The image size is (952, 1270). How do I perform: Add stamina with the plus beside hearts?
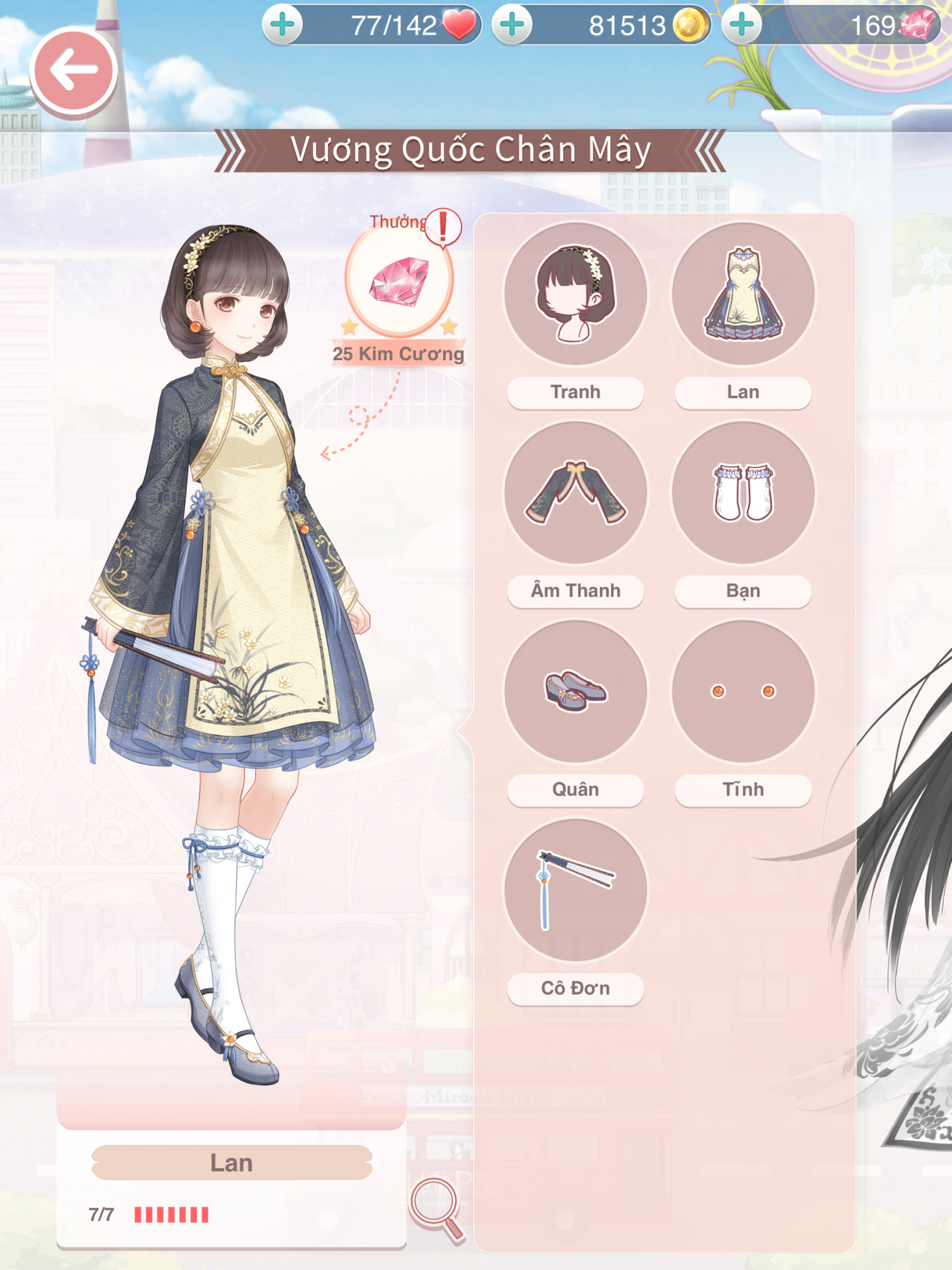click(283, 25)
